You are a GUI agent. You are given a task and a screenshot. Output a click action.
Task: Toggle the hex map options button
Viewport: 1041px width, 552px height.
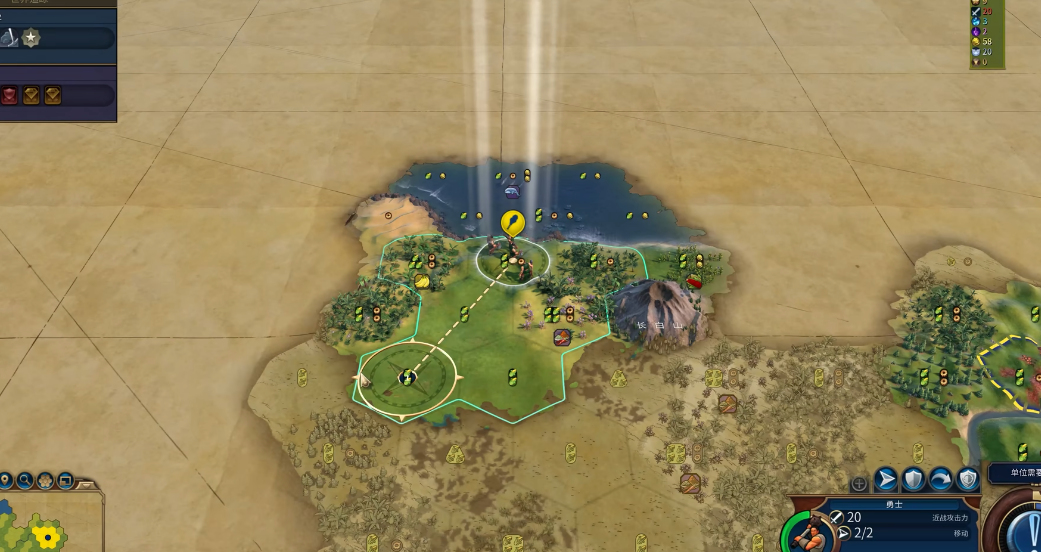pyautogui.click(x=45, y=480)
